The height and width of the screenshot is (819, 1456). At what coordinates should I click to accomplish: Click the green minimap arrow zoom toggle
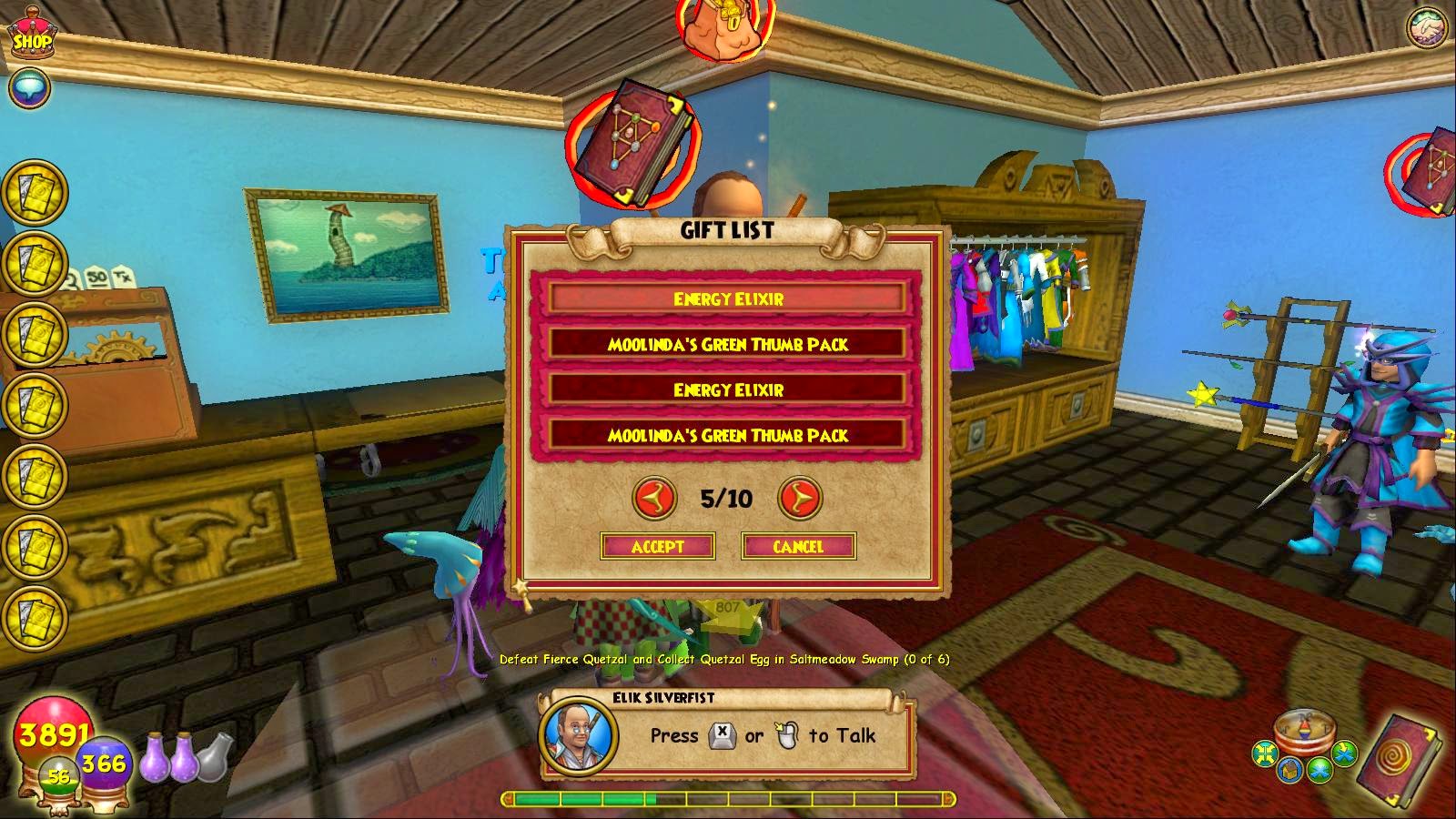[1344, 752]
